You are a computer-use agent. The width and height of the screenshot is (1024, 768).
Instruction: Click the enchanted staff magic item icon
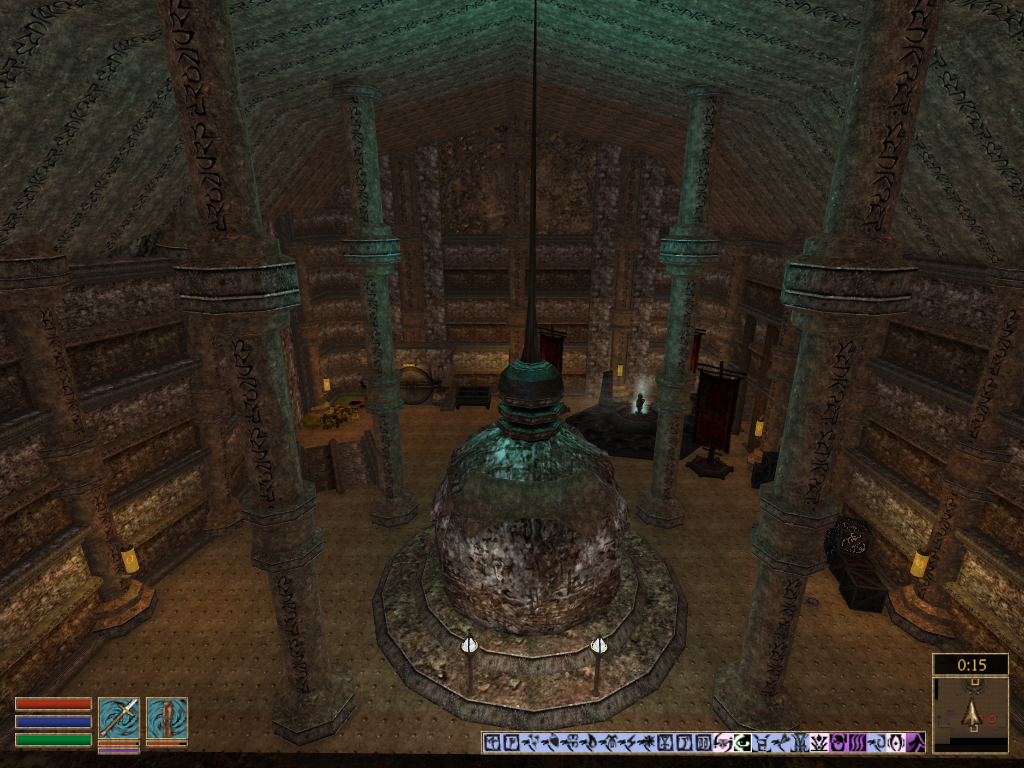pos(166,717)
